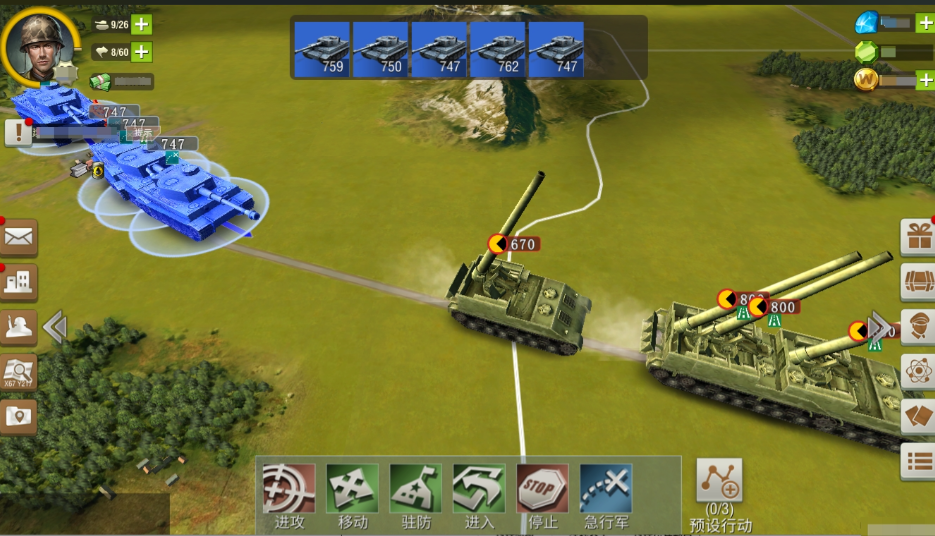The width and height of the screenshot is (935, 536).
Task: Select the tank card with 759 troops
Action: click(322, 49)
